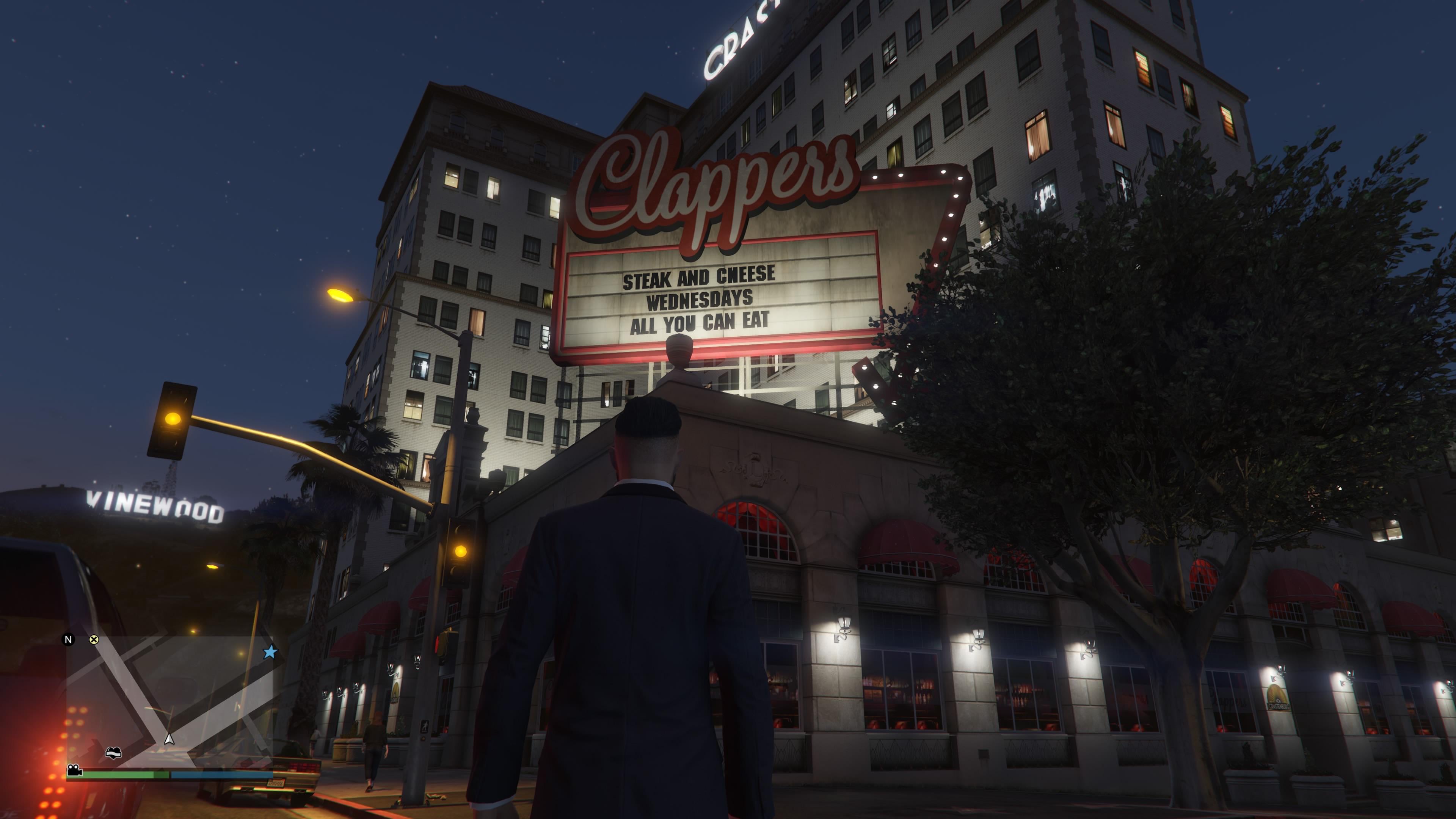Screen dimensions: 1456x819
Task: Click the yellow X blip on minimap
Action: (94, 639)
